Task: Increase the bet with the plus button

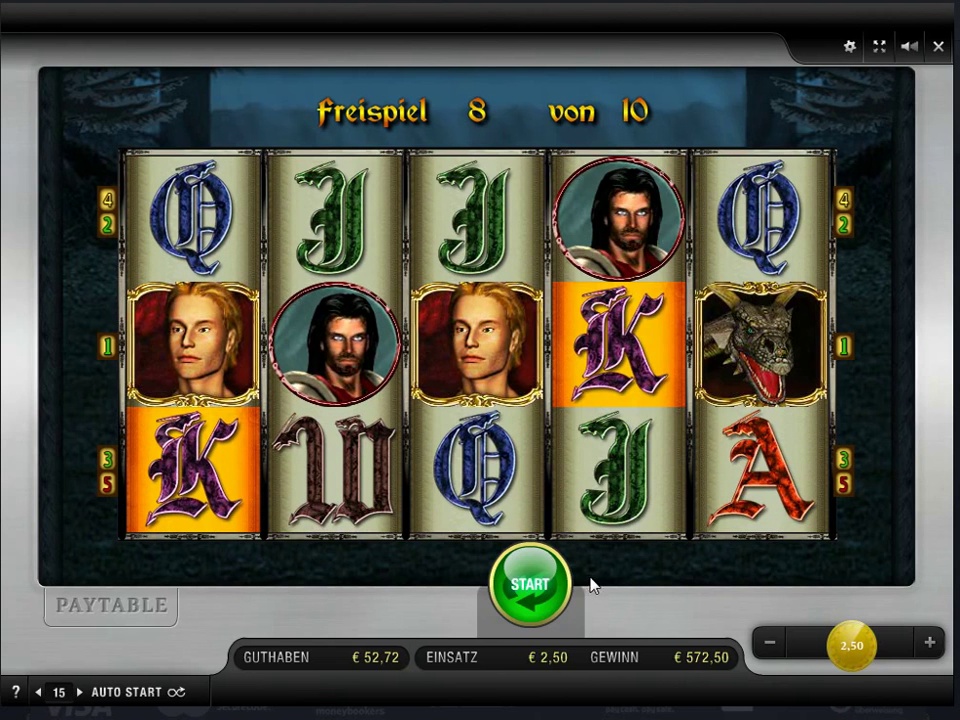Action: pos(929,643)
